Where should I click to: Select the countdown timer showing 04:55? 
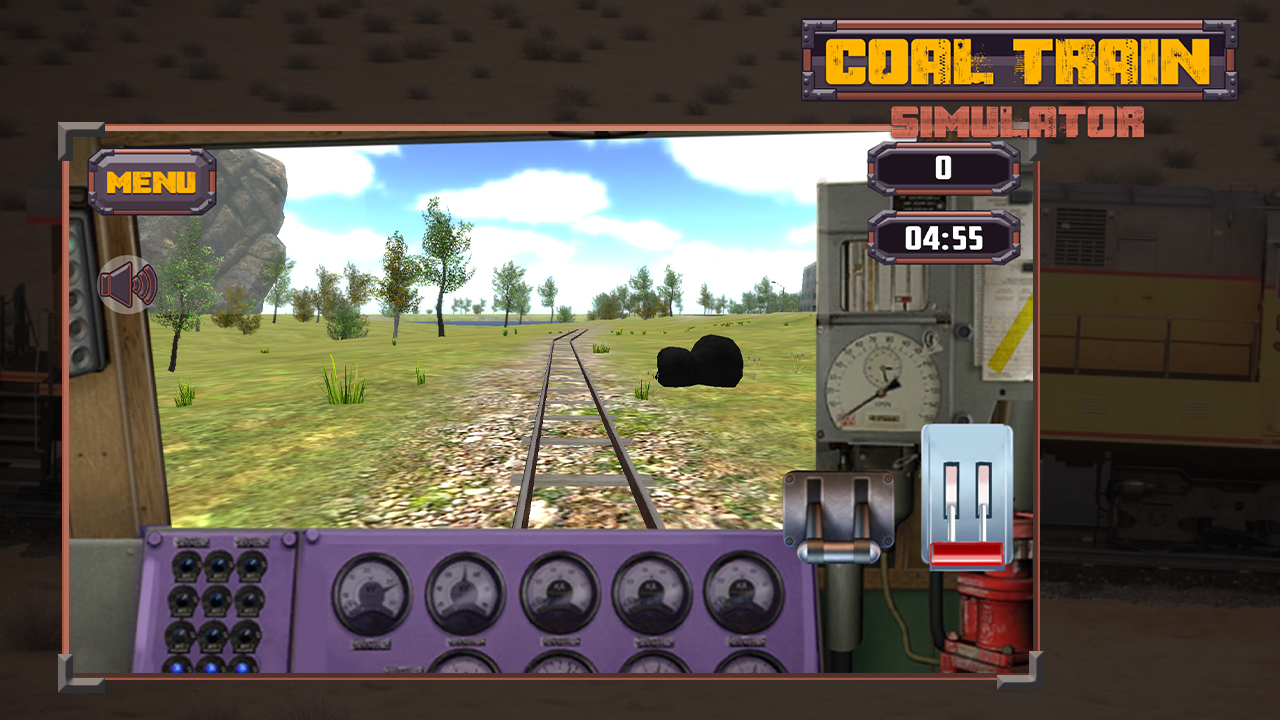click(x=944, y=234)
